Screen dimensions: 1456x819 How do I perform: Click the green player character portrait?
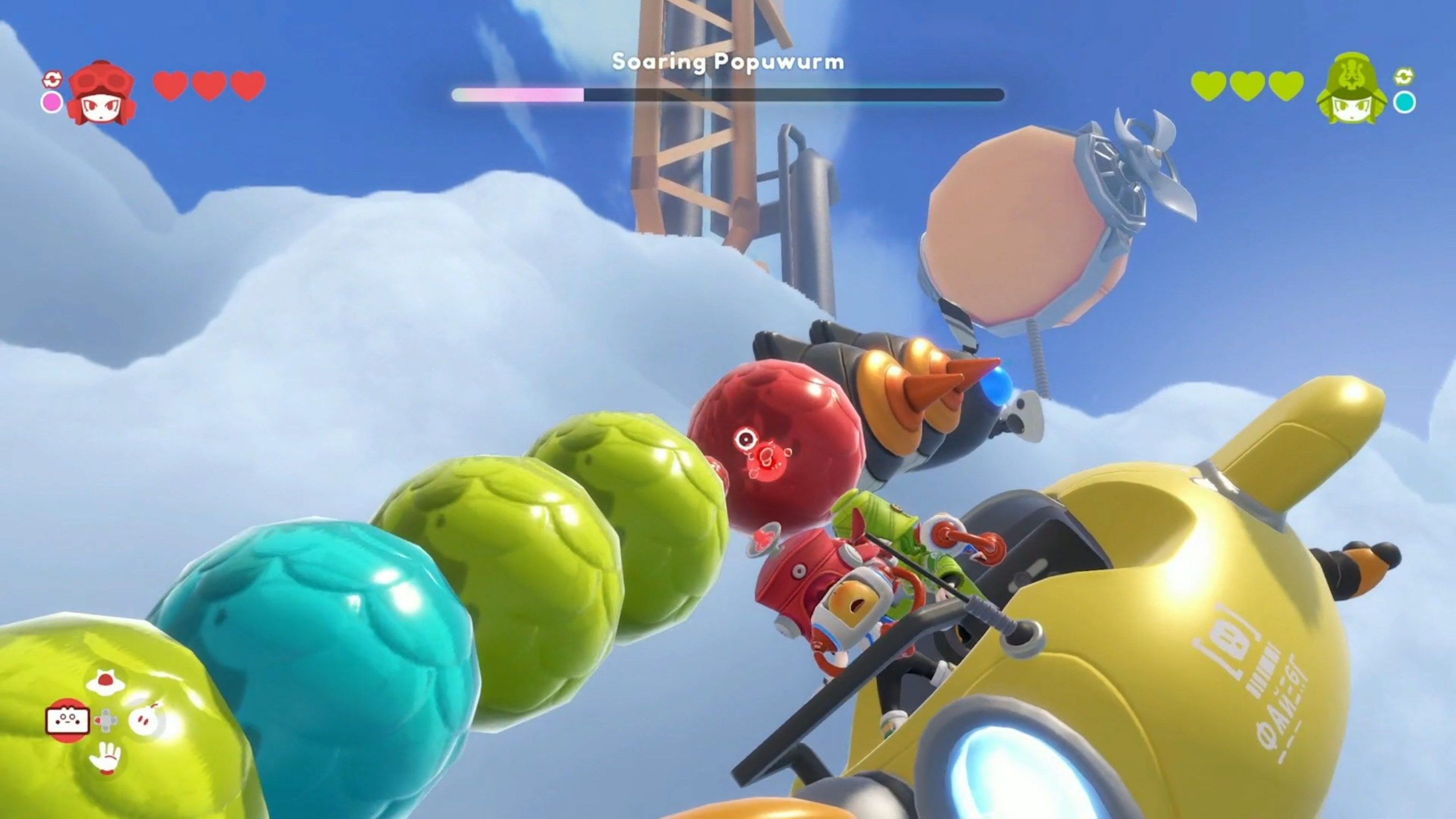click(x=1352, y=89)
